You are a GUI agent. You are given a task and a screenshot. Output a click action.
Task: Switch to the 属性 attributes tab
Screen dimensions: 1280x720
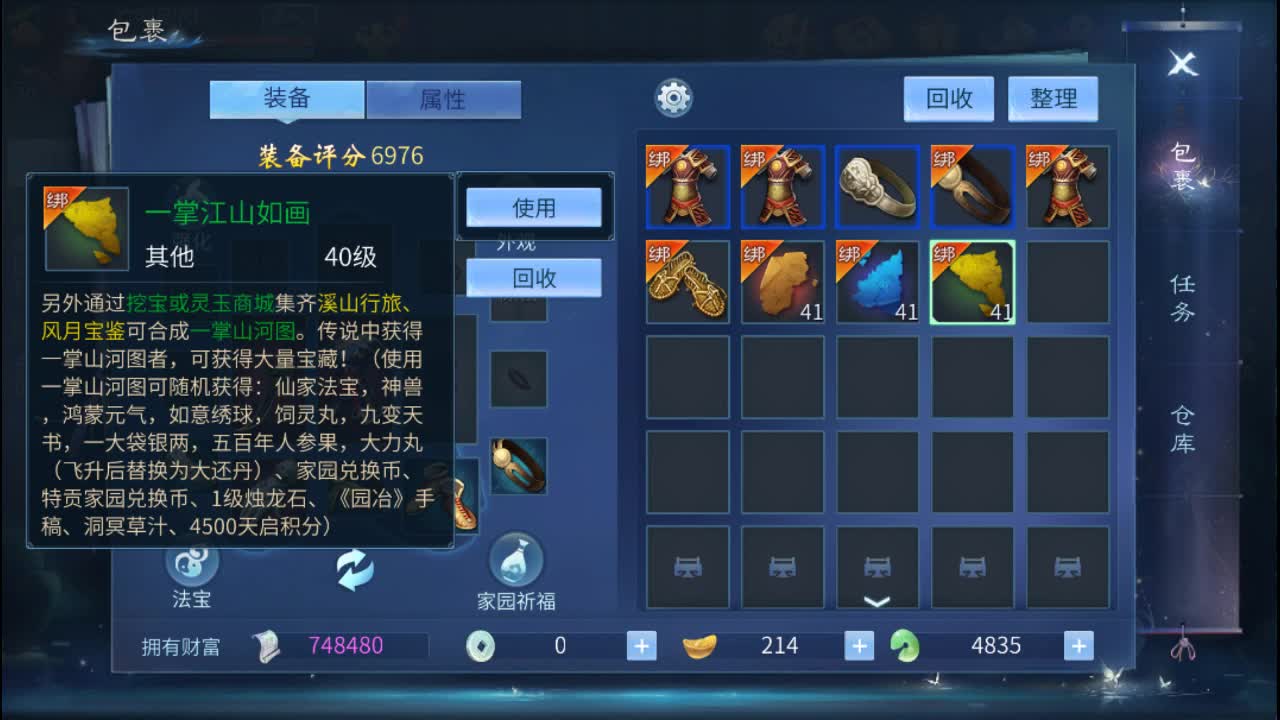[x=444, y=98]
